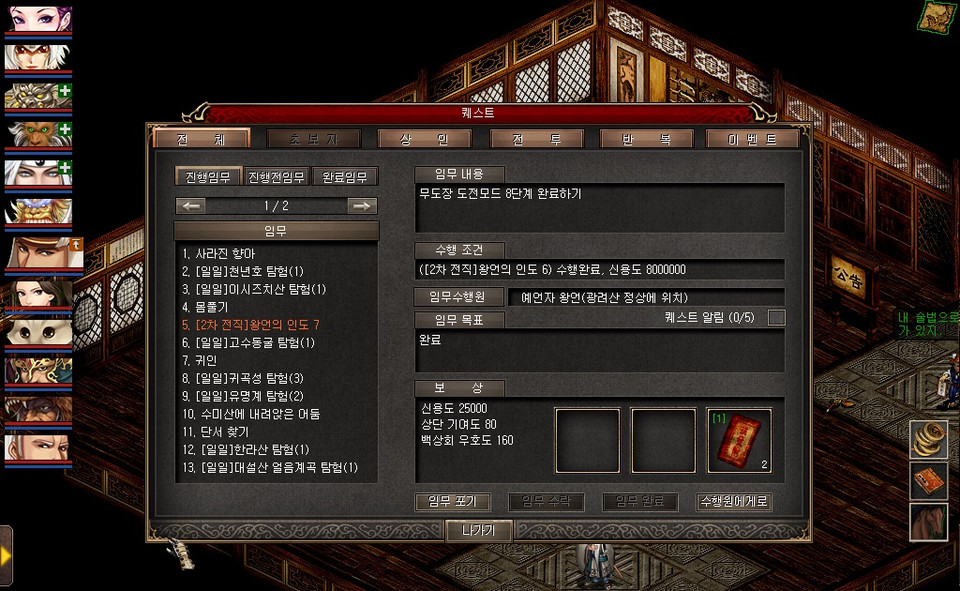Open the 완료임무 completed quests list
The image size is (960, 591).
click(345, 177)
